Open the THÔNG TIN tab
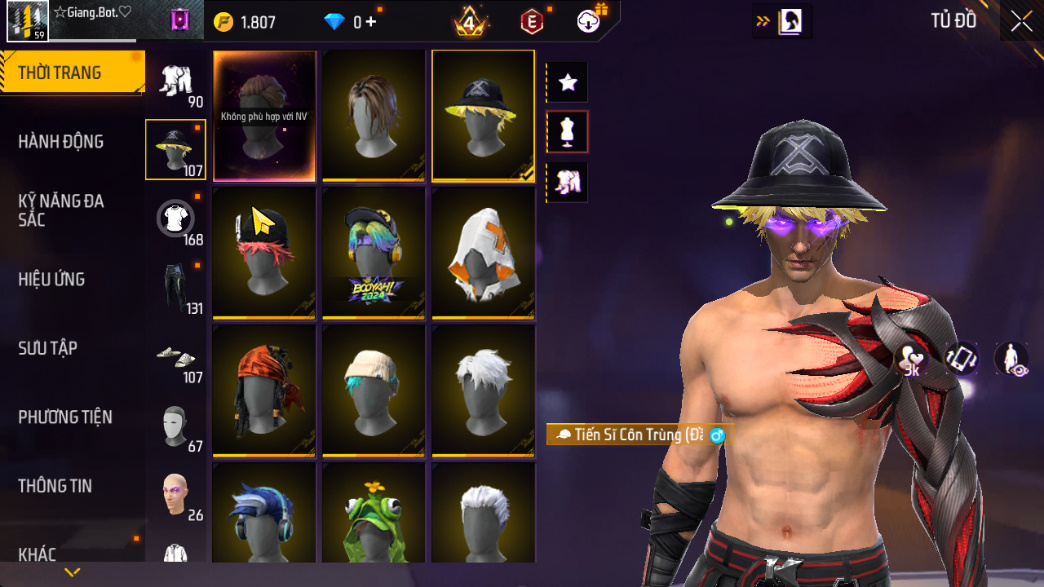The width and height of the screenshot is (1044, 587). (x=55, y=486)
